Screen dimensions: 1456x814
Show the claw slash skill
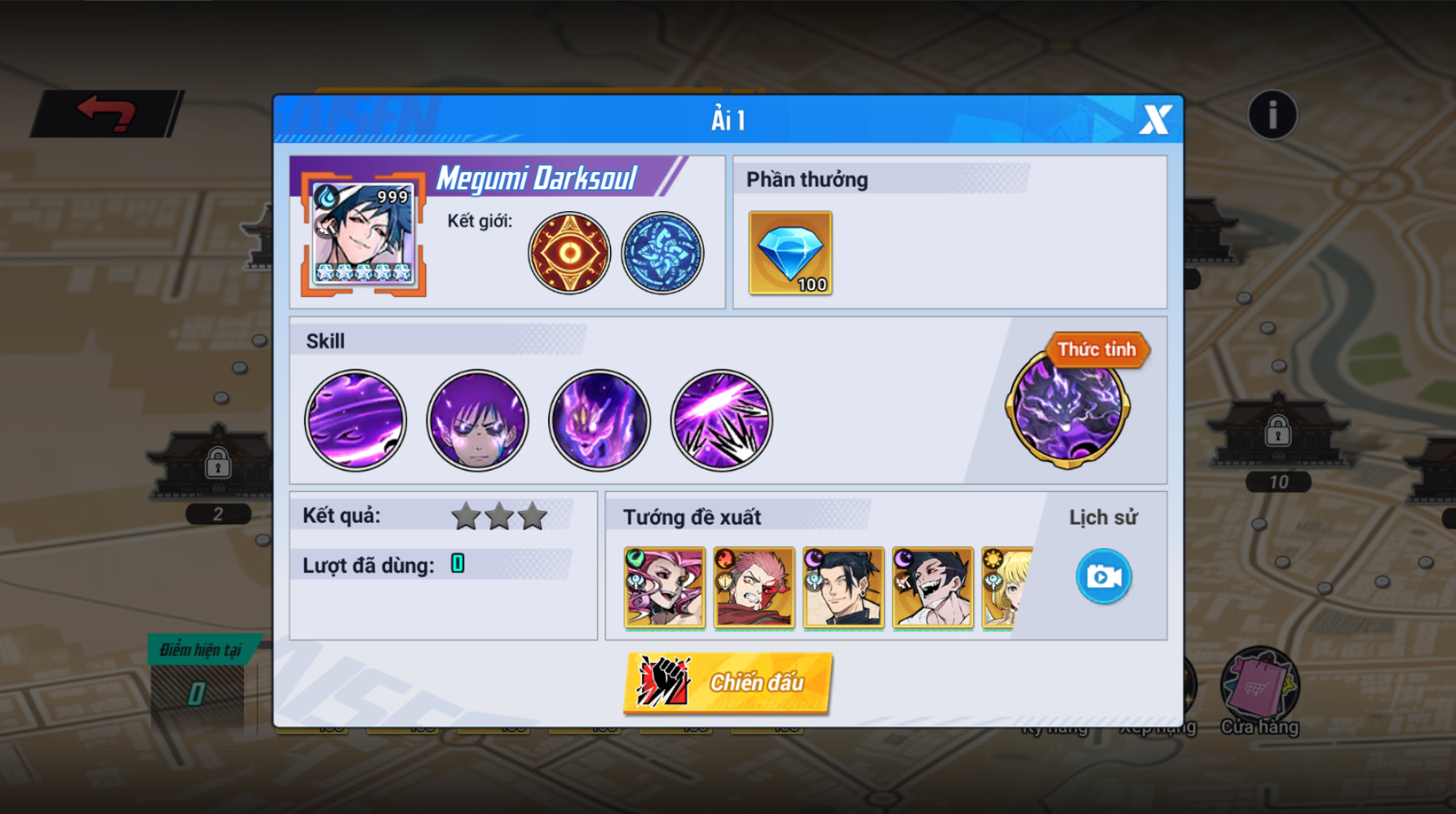[722, 421]
